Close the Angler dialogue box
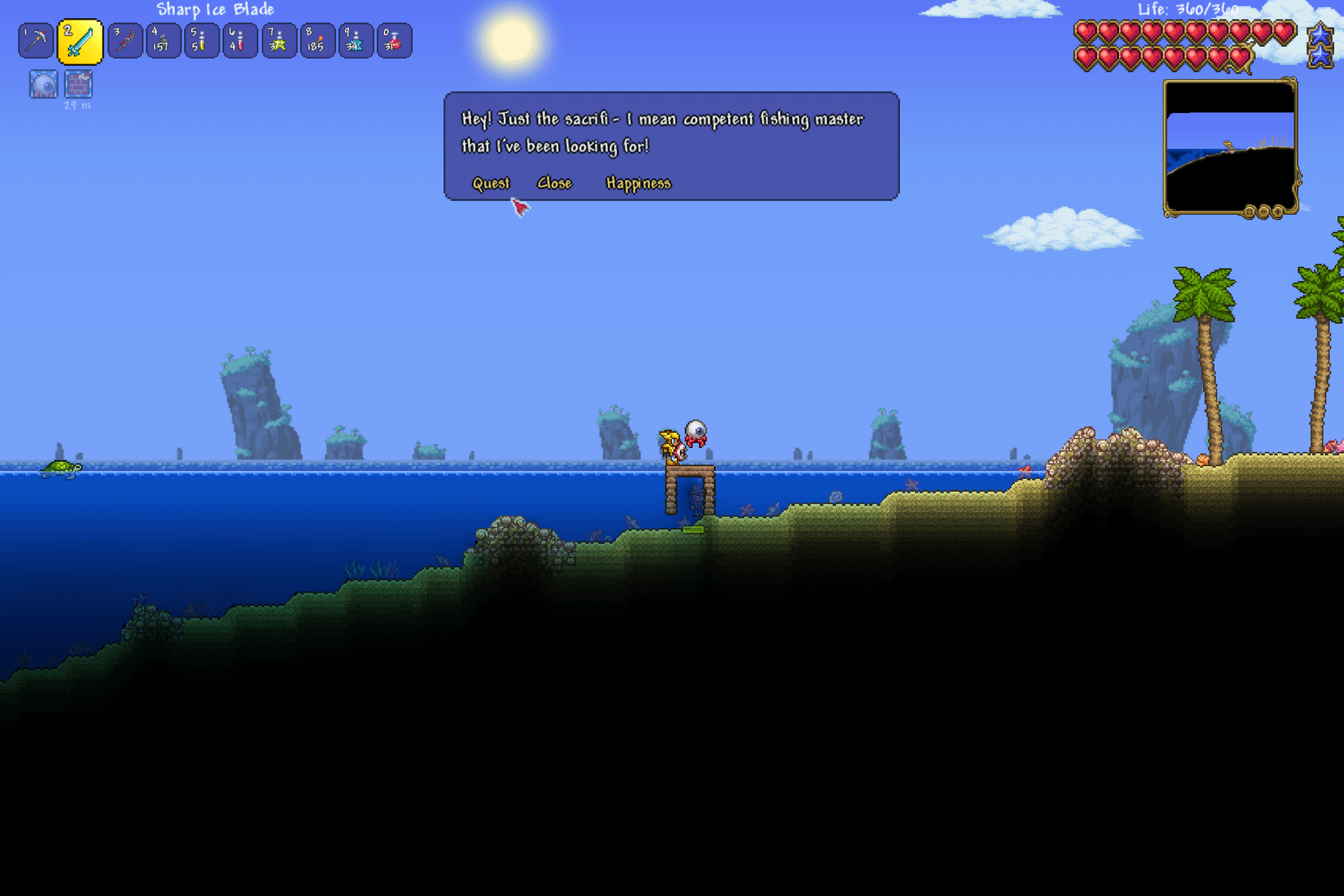This screenshot has height=896, width=1344. coord(554,183)
